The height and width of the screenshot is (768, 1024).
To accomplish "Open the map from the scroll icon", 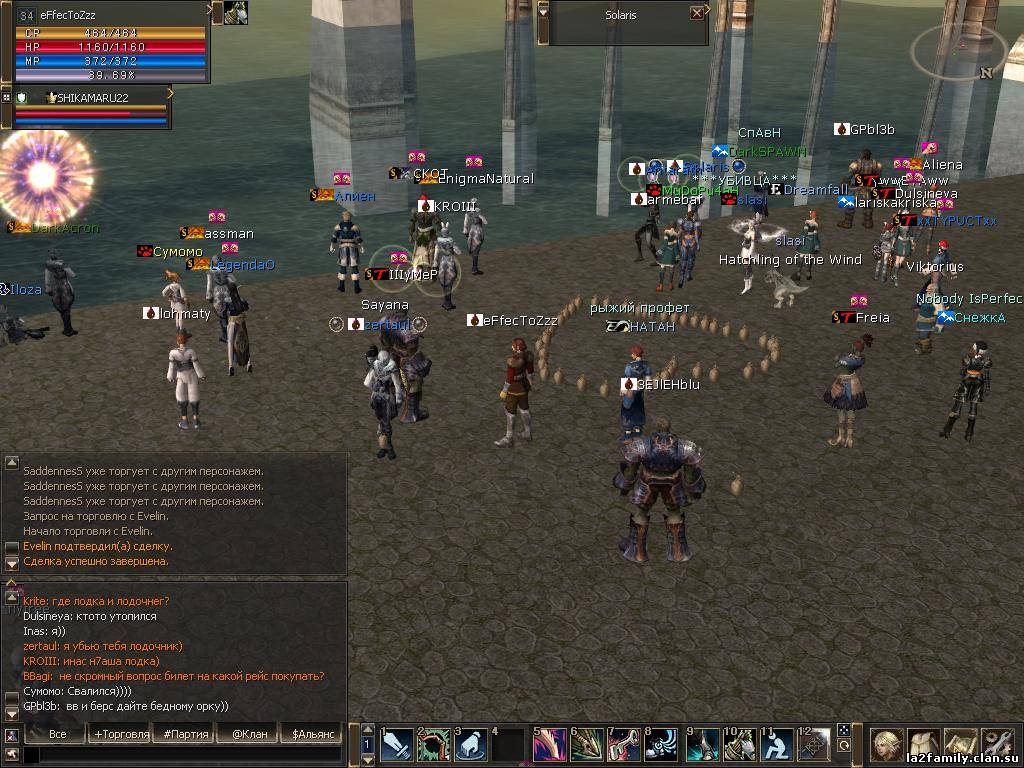I will (960, 744).
